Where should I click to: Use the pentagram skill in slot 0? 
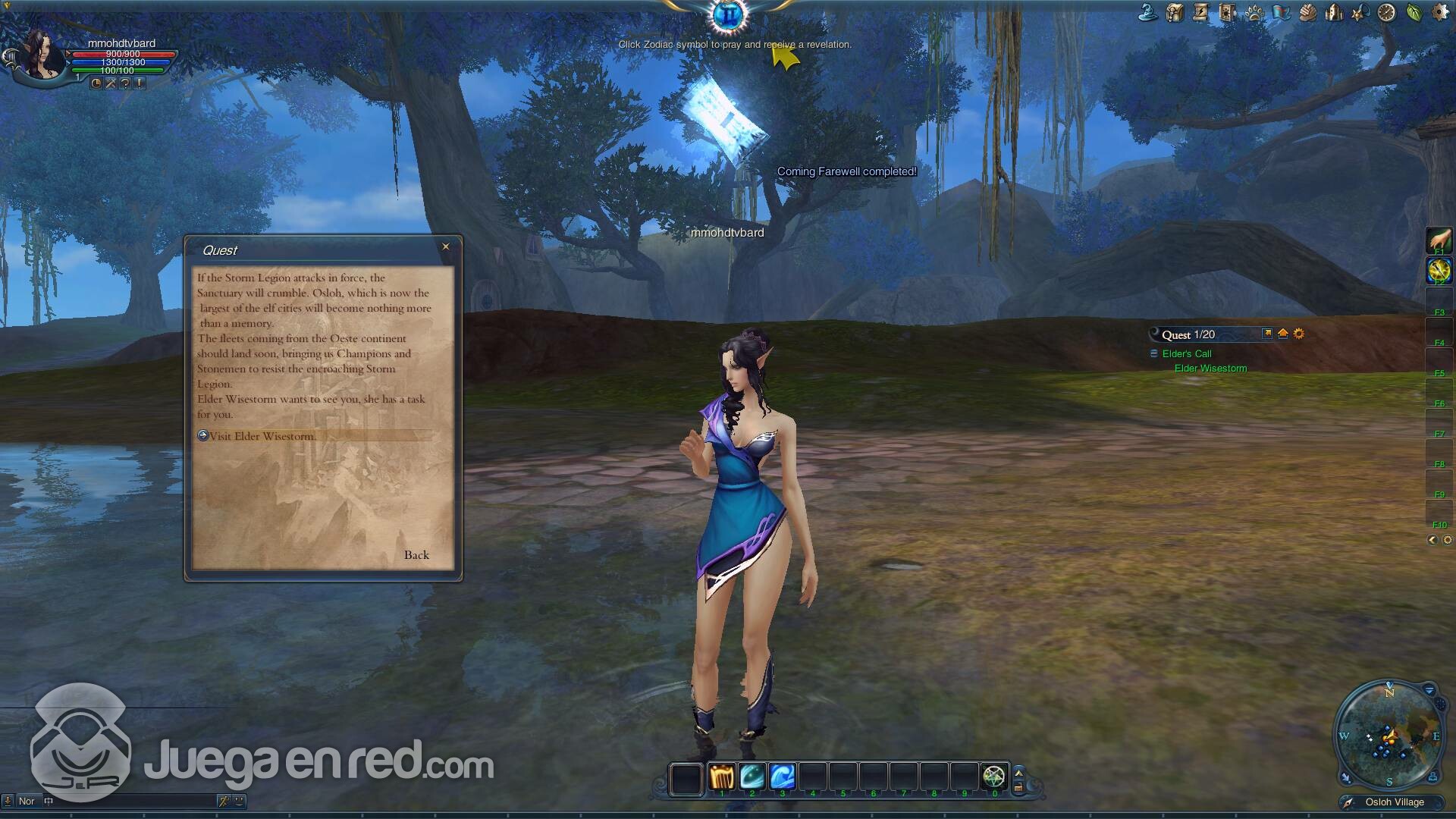(x=993, y=777)
